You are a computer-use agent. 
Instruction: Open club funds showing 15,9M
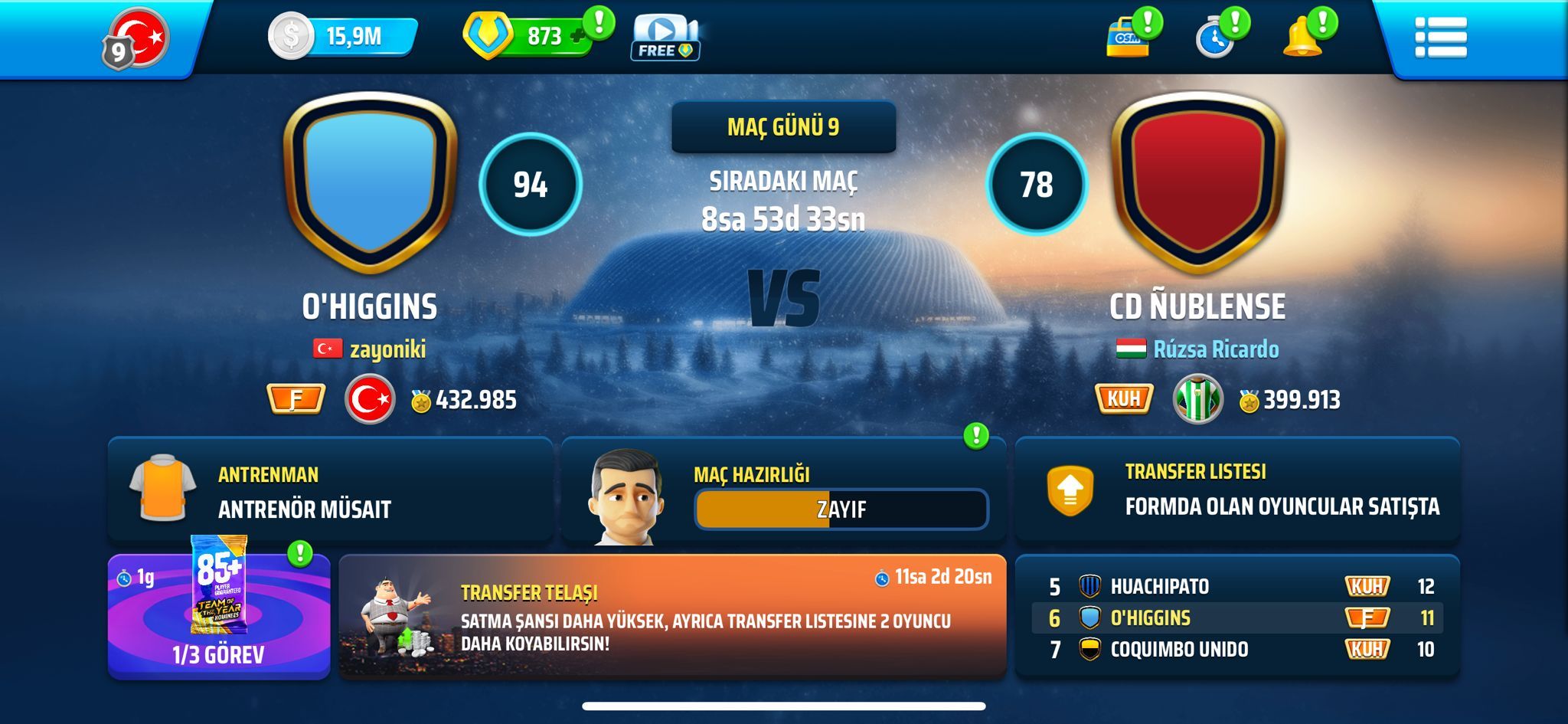[x=342, y=36]
